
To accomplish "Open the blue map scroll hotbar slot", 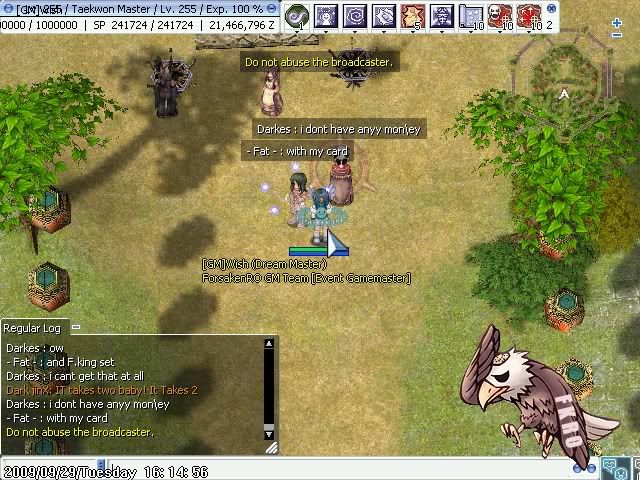I will pyautogui.click(x=471, y=15).
